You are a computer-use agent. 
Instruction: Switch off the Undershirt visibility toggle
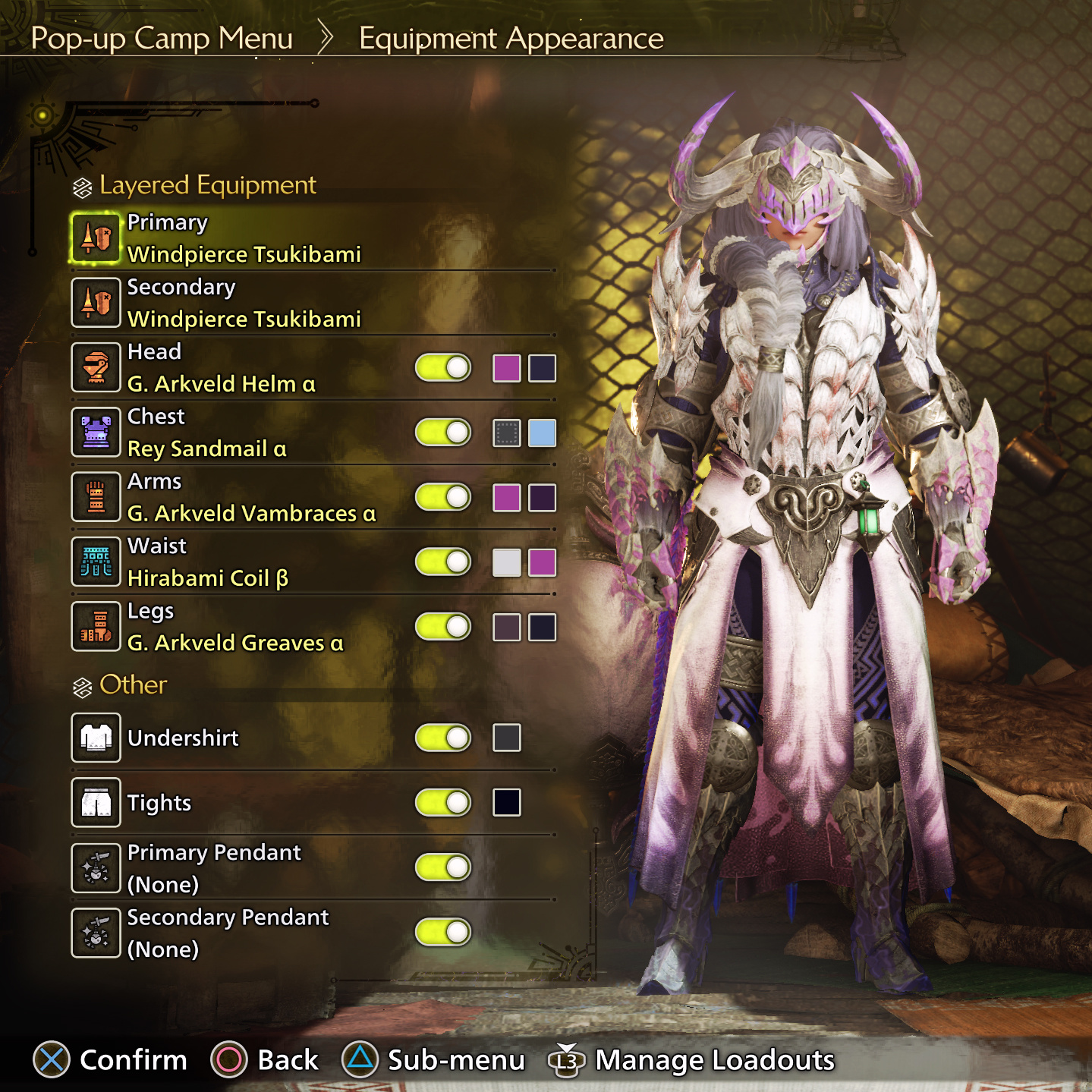[x=443, y=738]
